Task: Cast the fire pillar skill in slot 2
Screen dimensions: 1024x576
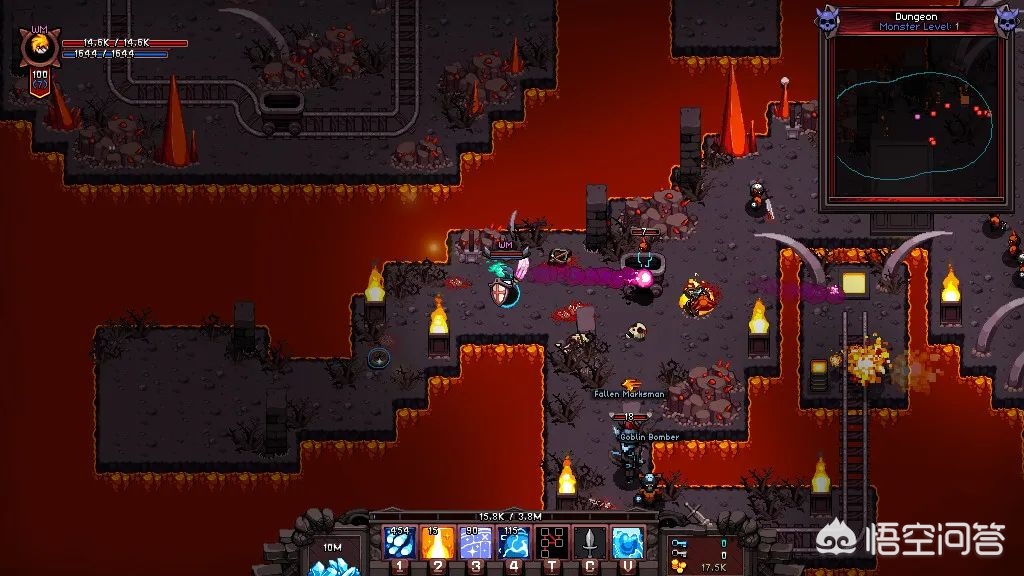Action: coord(438,543)
